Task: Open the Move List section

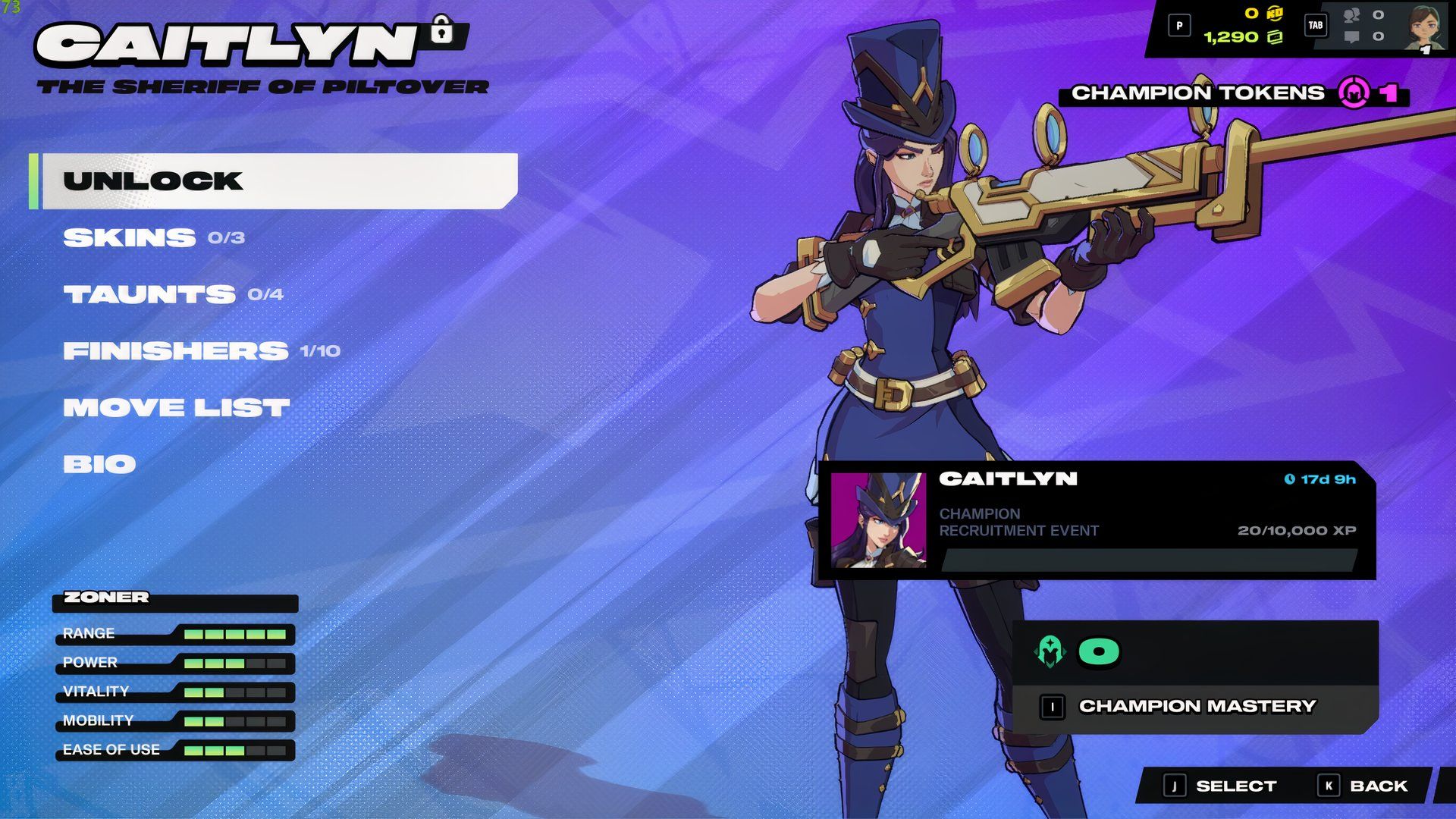Action: pyautogui.click(x=177, y=407)
